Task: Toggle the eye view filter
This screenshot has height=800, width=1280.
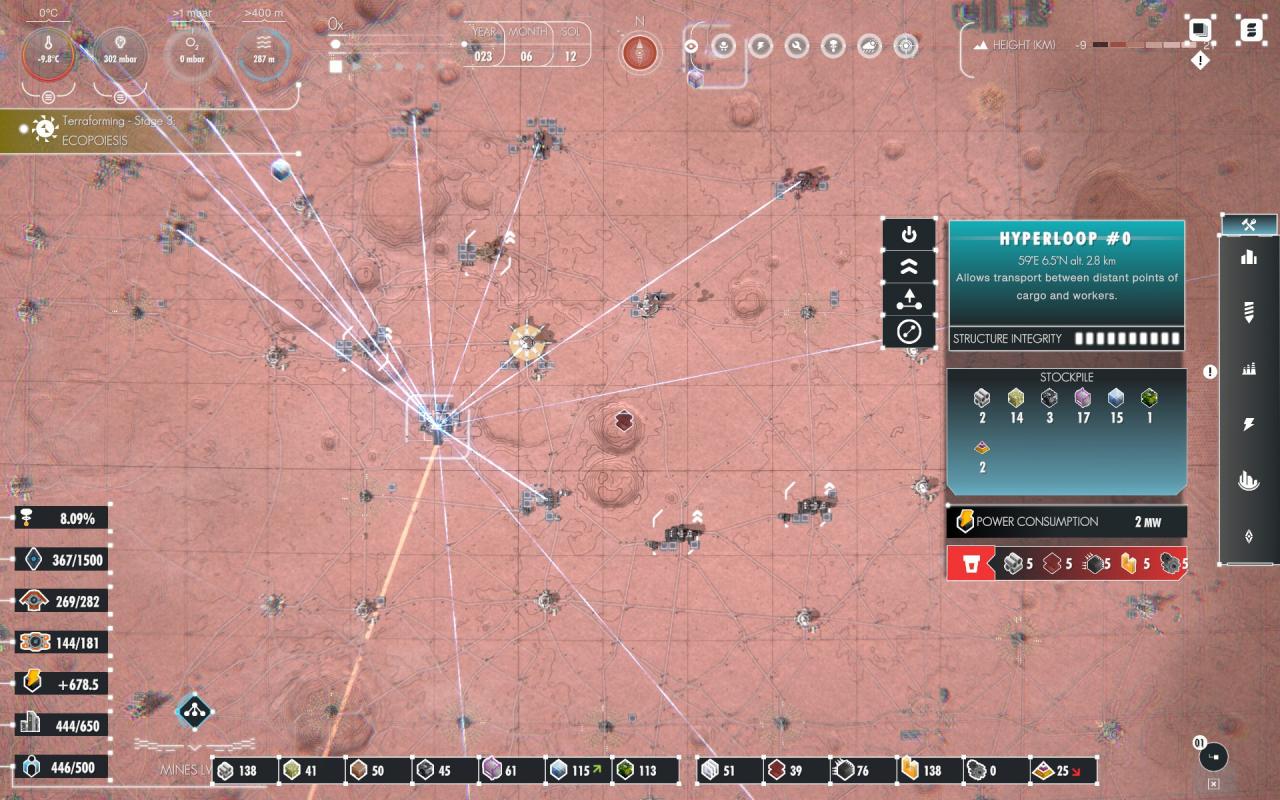Action: (691, 46)
